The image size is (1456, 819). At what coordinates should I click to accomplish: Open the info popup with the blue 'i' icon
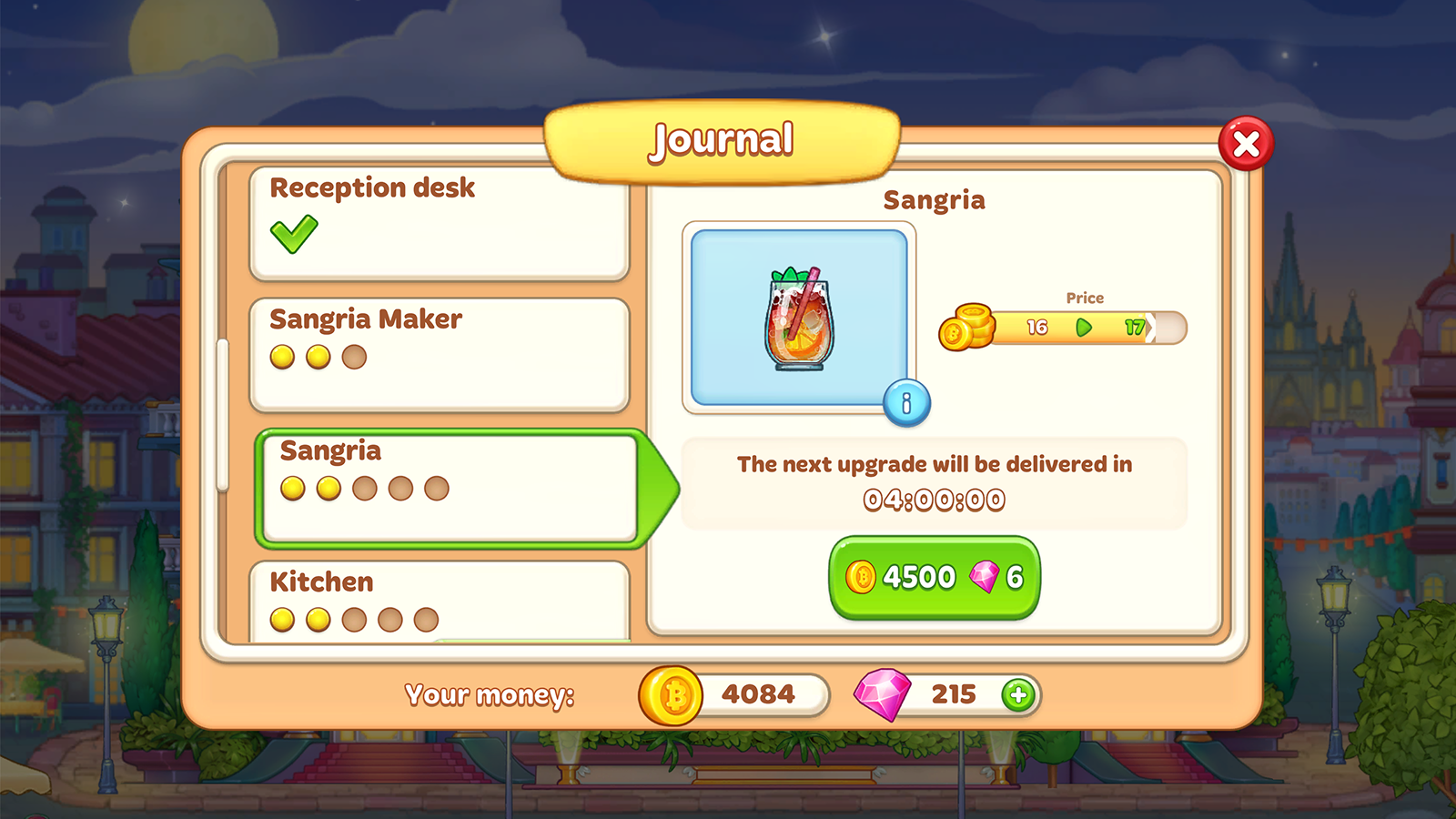906,404
